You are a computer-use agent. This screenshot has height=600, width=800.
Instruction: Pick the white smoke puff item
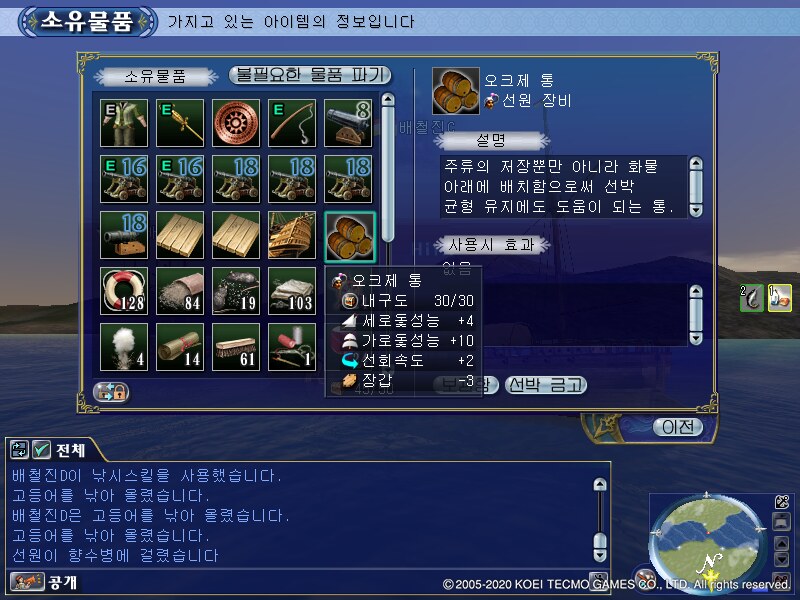pyautogui.click(x=124, y=348)
